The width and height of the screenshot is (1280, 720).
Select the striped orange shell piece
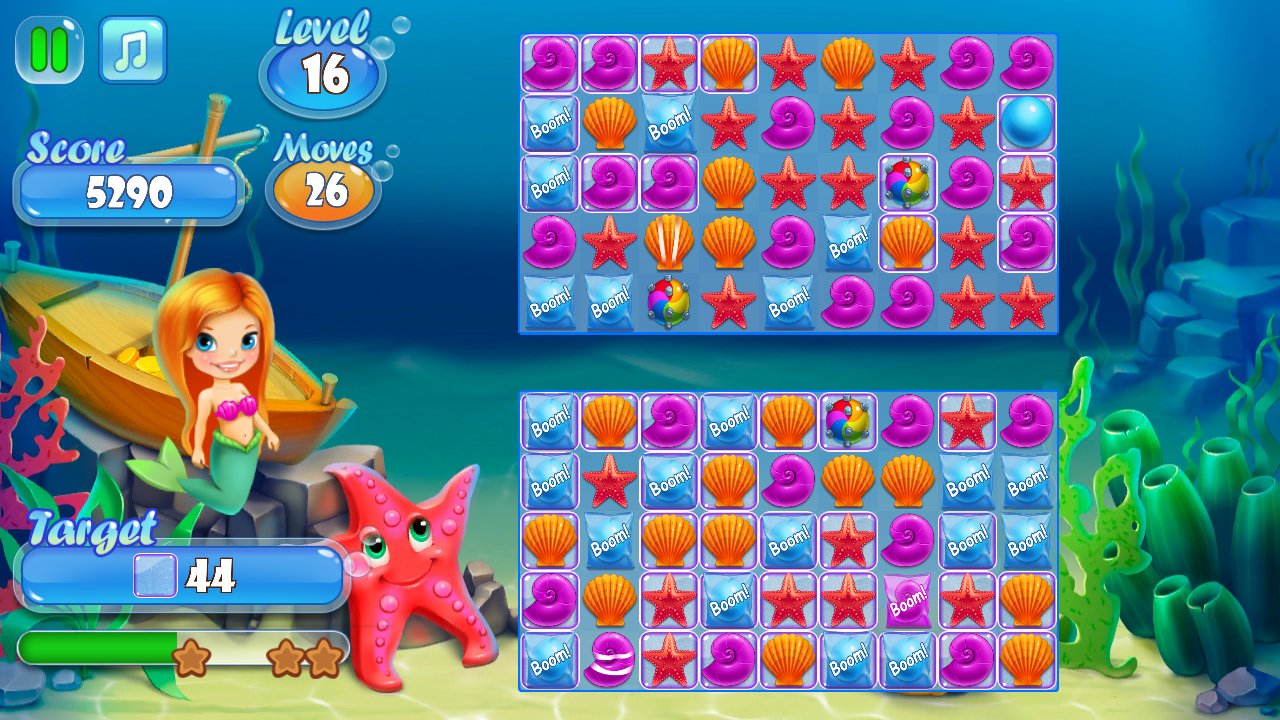tap(669, 242)
